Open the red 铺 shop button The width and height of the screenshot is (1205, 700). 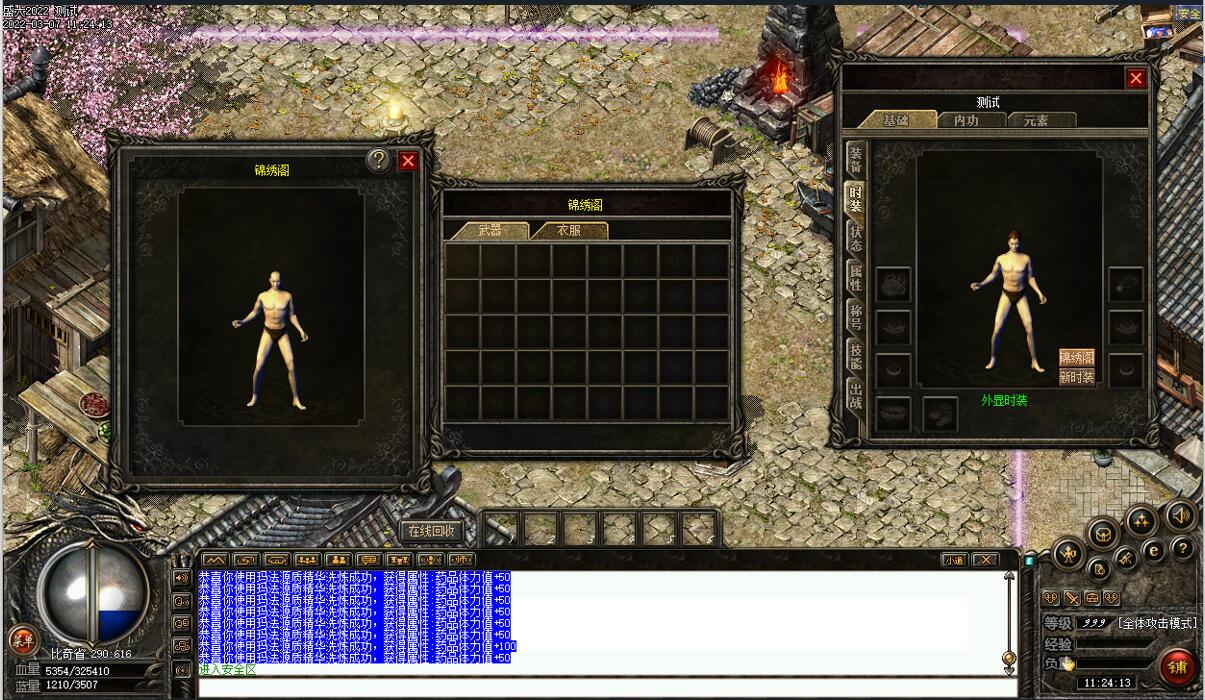click(1179, 666)
